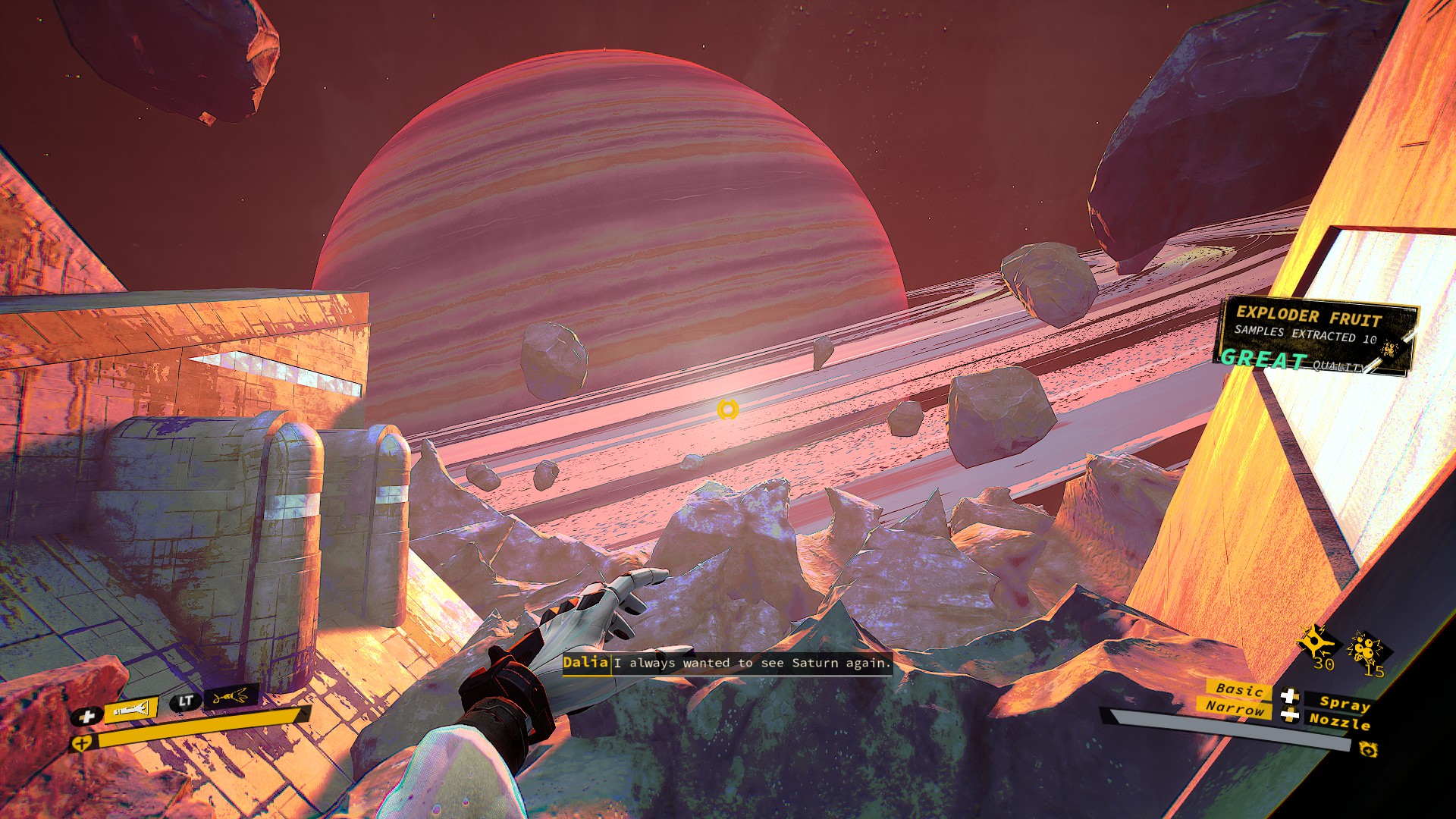1456x819 pixels.
Task: Click the gear icon beside the grey gauge
Action: point(1368,750)
